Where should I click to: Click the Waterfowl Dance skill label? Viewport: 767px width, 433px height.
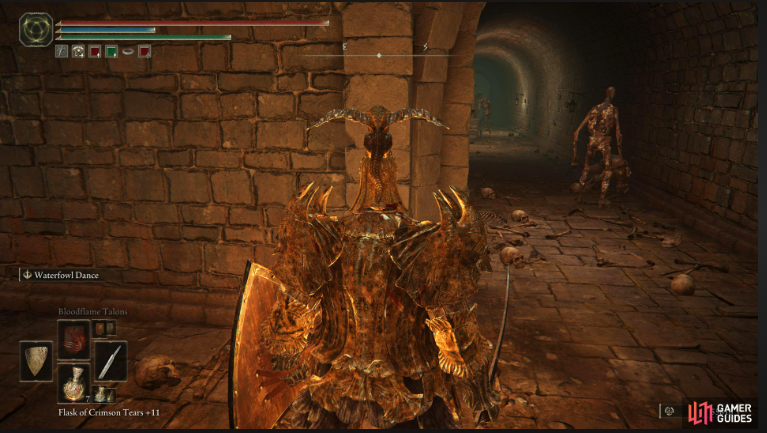point(63,275)
